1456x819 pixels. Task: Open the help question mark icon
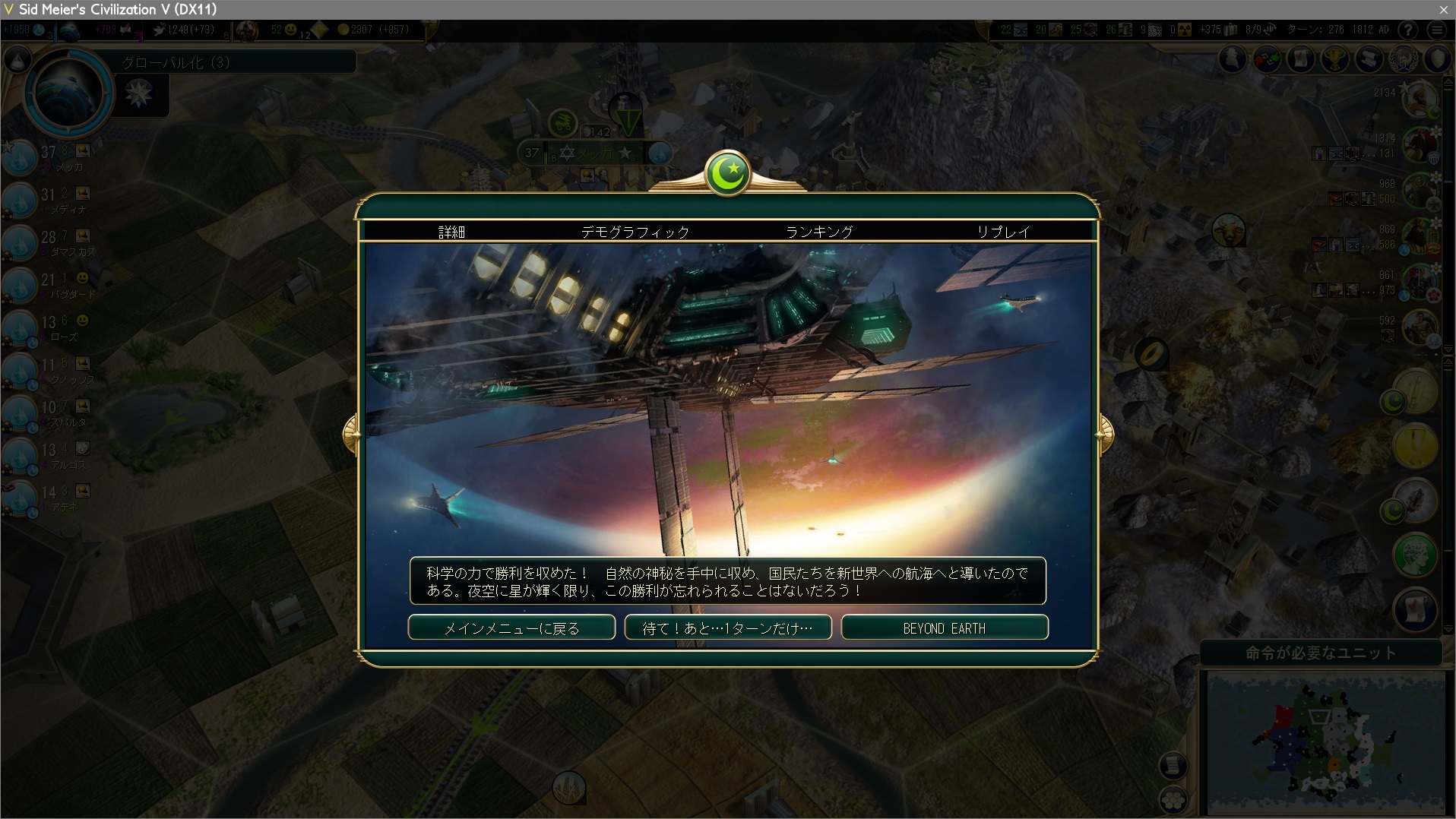[x=1408, y=30]
